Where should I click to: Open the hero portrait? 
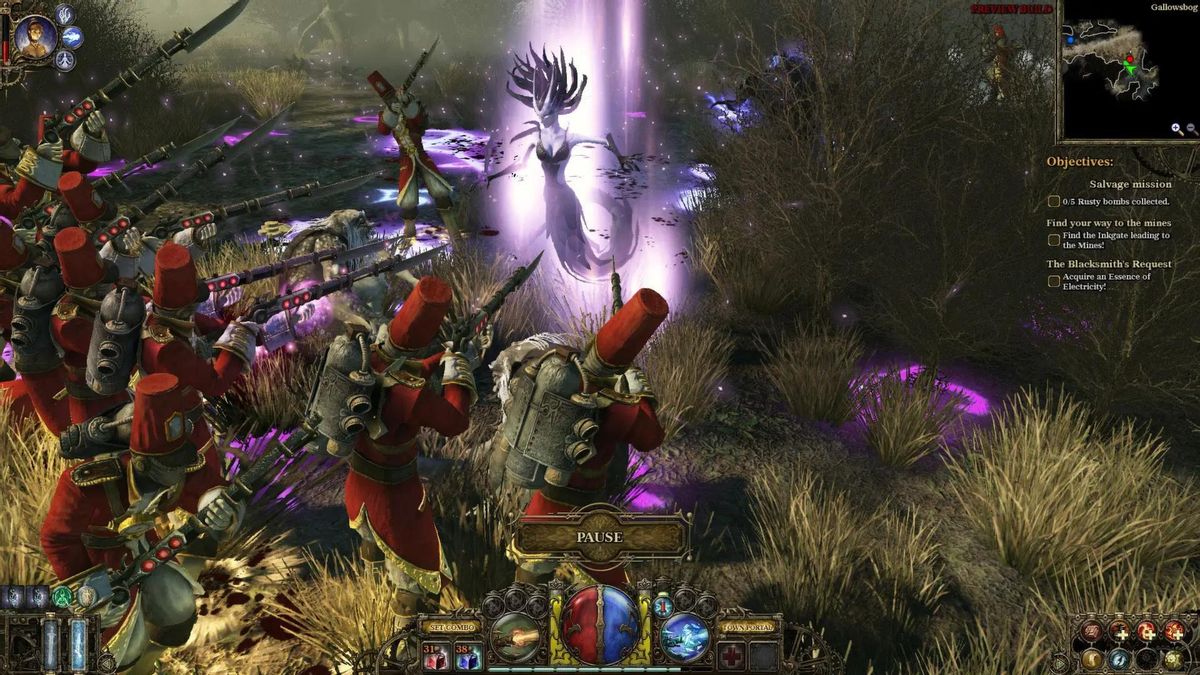[35, 37]
